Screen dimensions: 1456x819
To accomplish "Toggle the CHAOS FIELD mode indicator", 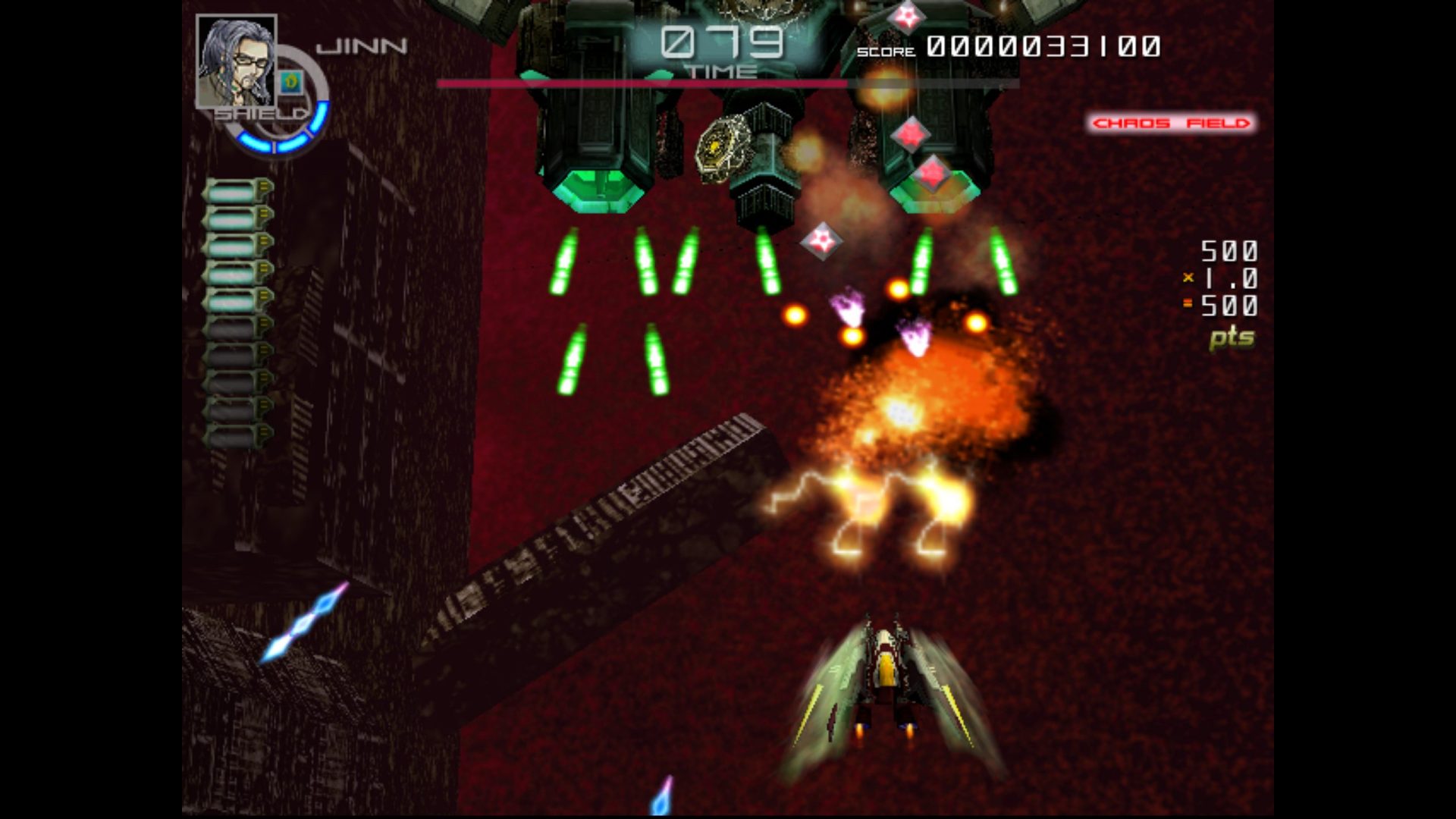I will (1171, 123).
